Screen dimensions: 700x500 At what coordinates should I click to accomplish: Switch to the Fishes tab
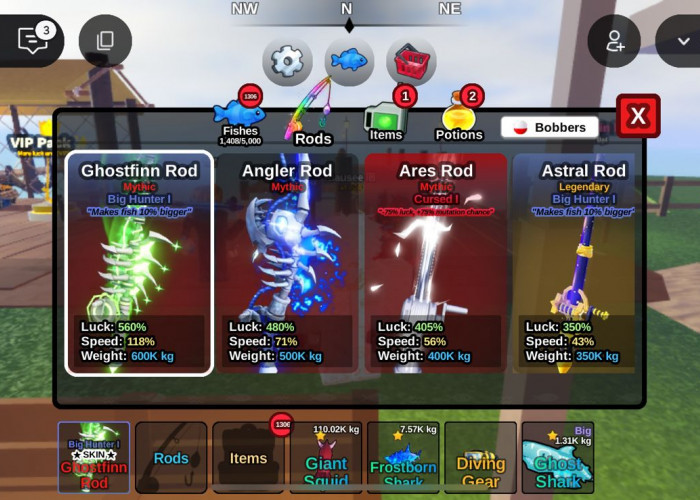239,120
